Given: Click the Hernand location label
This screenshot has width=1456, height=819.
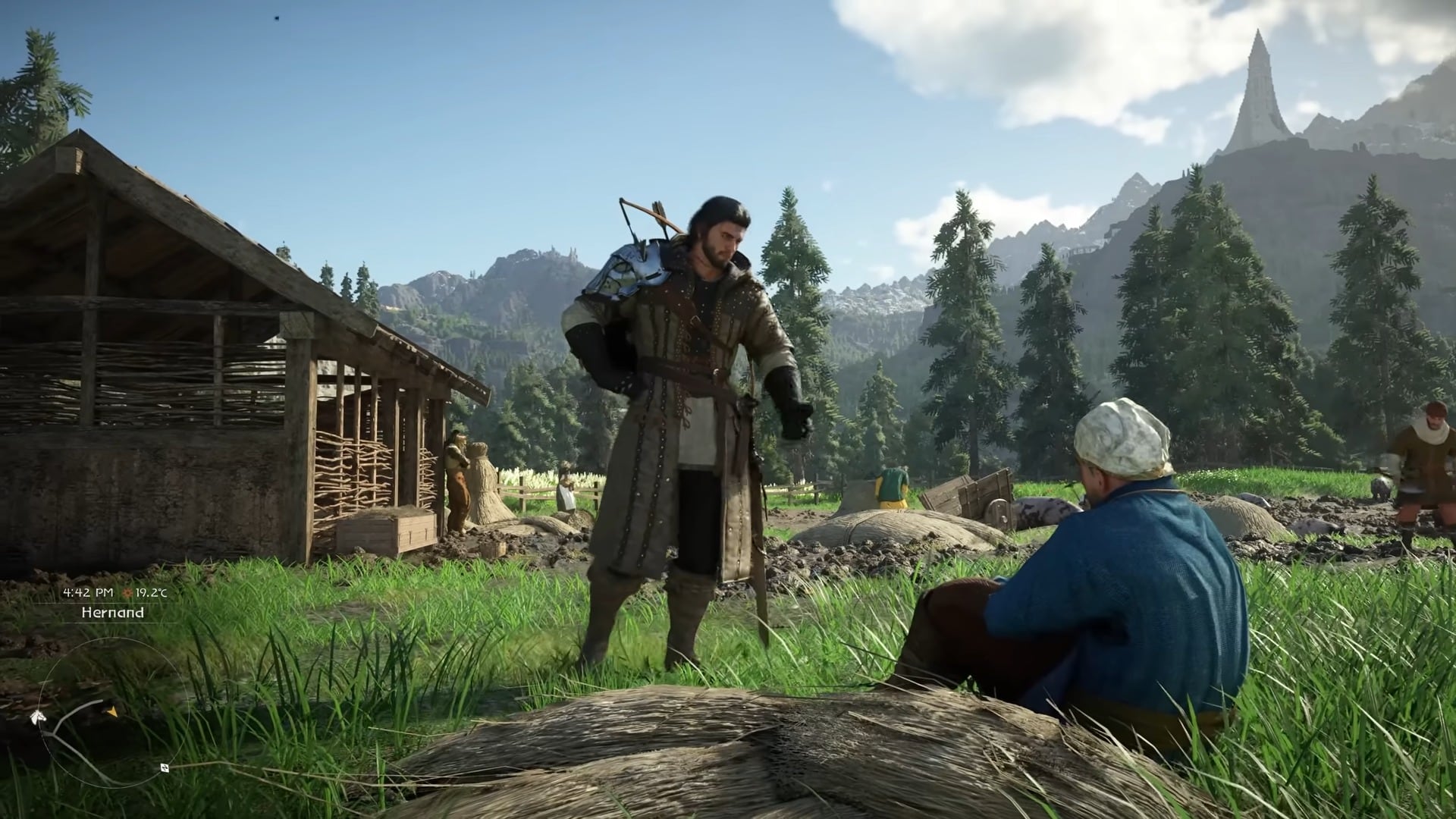Looking at the screenshot, I should (112, 613).
